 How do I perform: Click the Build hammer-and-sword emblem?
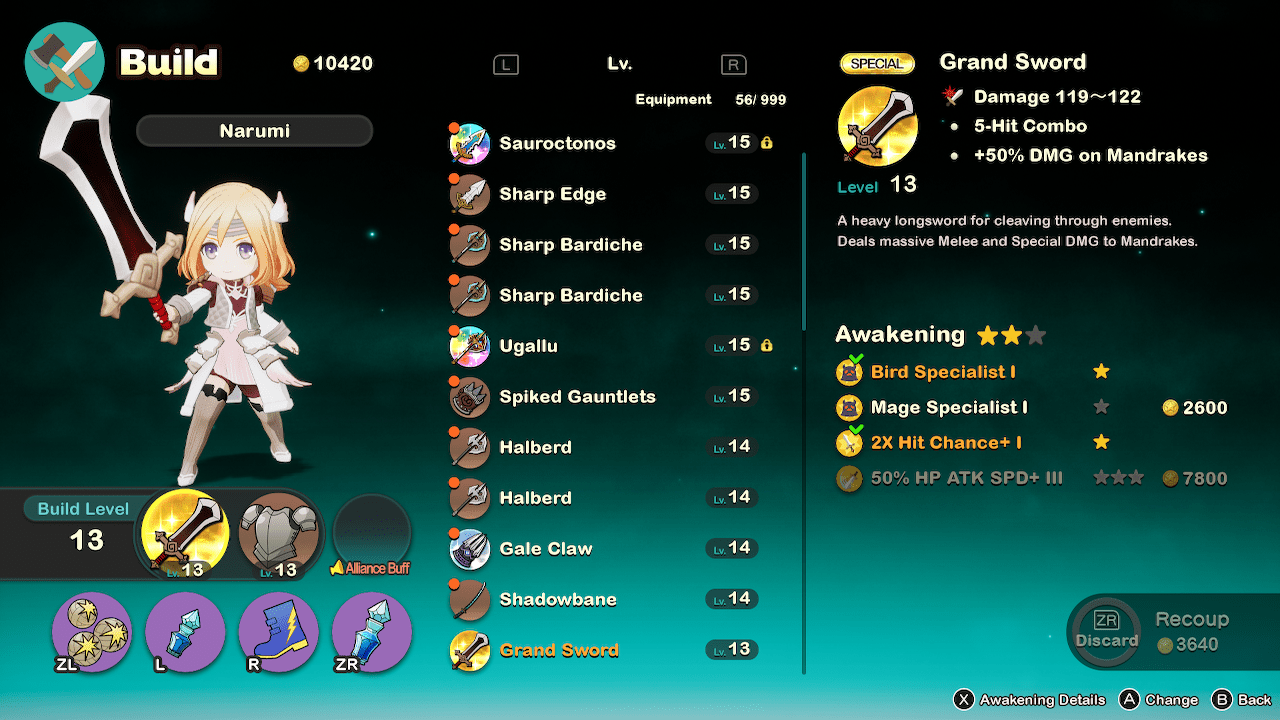64,62
